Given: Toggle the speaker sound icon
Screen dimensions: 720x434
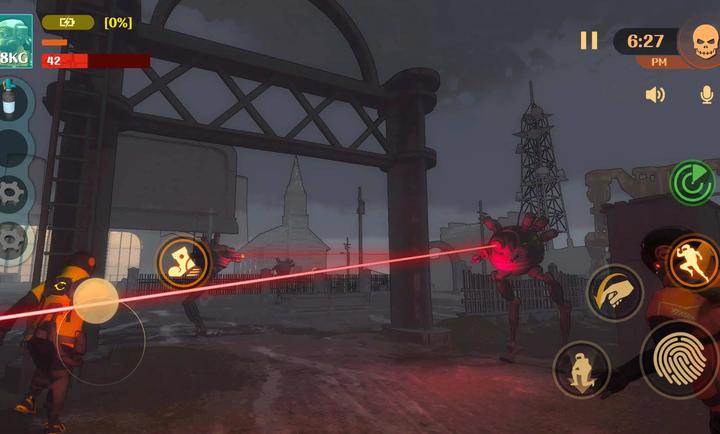Looking at the screenshot, I should pos(656,95).
